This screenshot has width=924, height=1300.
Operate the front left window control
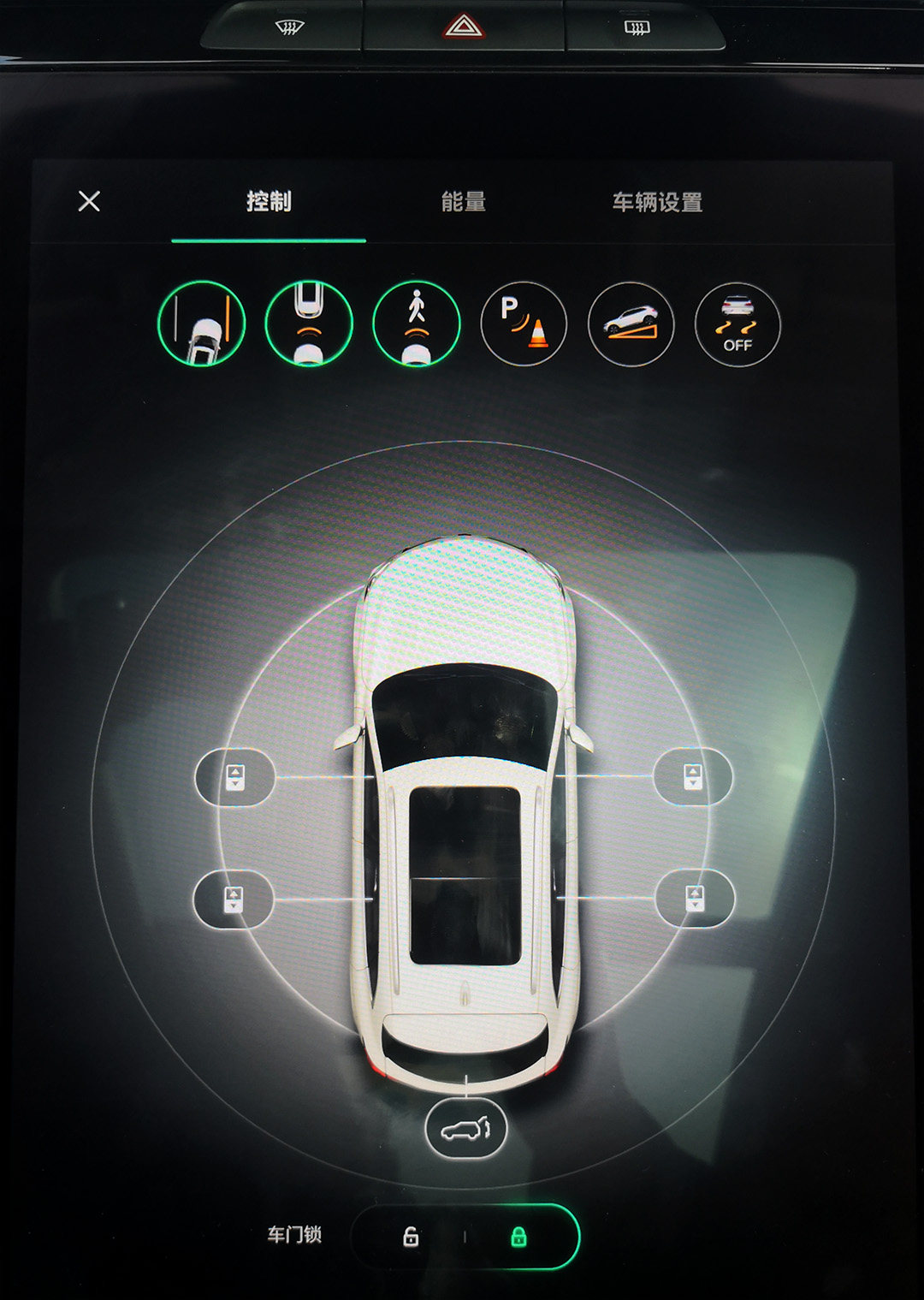click(235, 777)
